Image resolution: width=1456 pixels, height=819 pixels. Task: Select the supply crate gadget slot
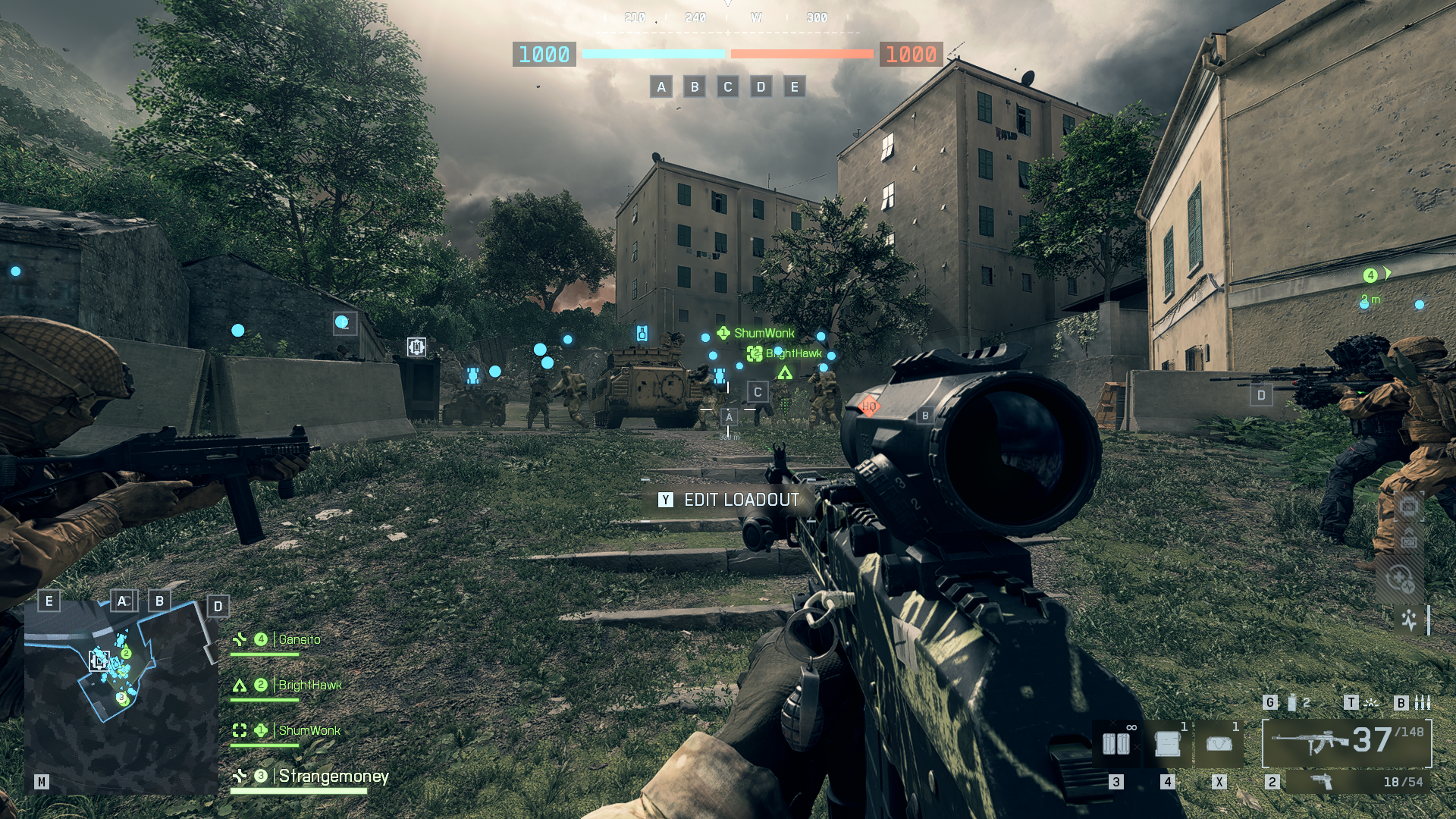tap(1168, 745)
